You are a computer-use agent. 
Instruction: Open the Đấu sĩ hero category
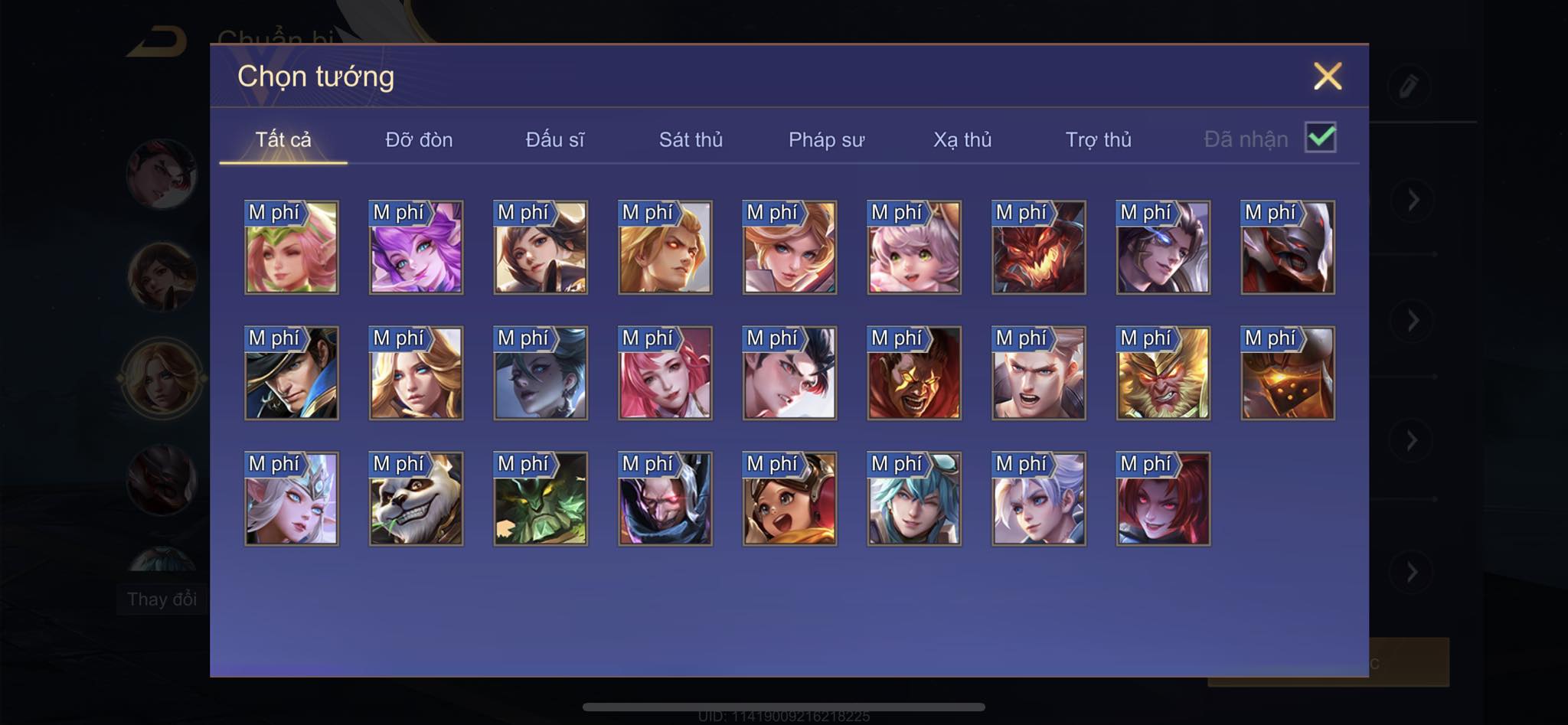554,139
